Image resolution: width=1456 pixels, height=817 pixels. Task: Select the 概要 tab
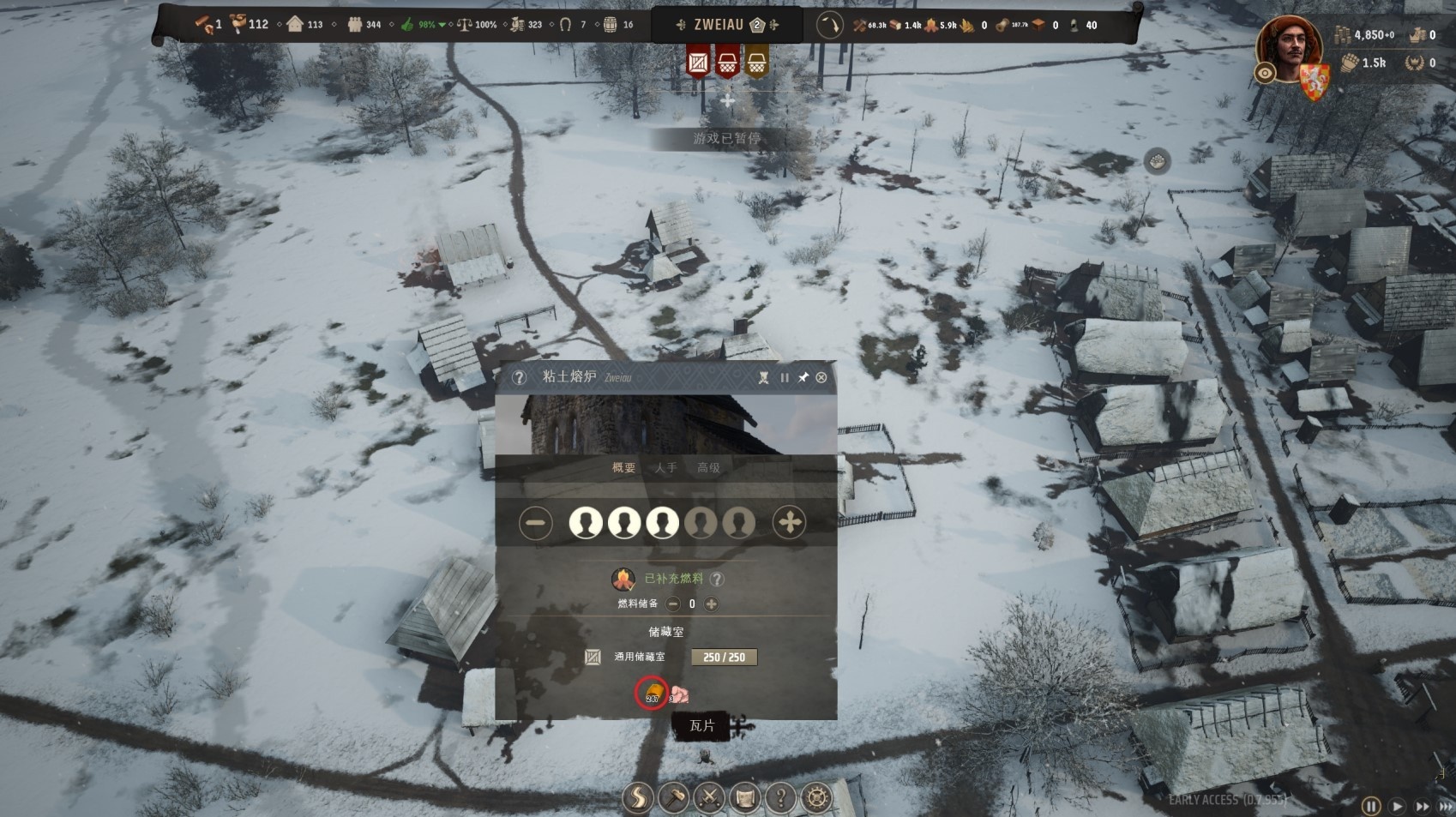[623, 467]
